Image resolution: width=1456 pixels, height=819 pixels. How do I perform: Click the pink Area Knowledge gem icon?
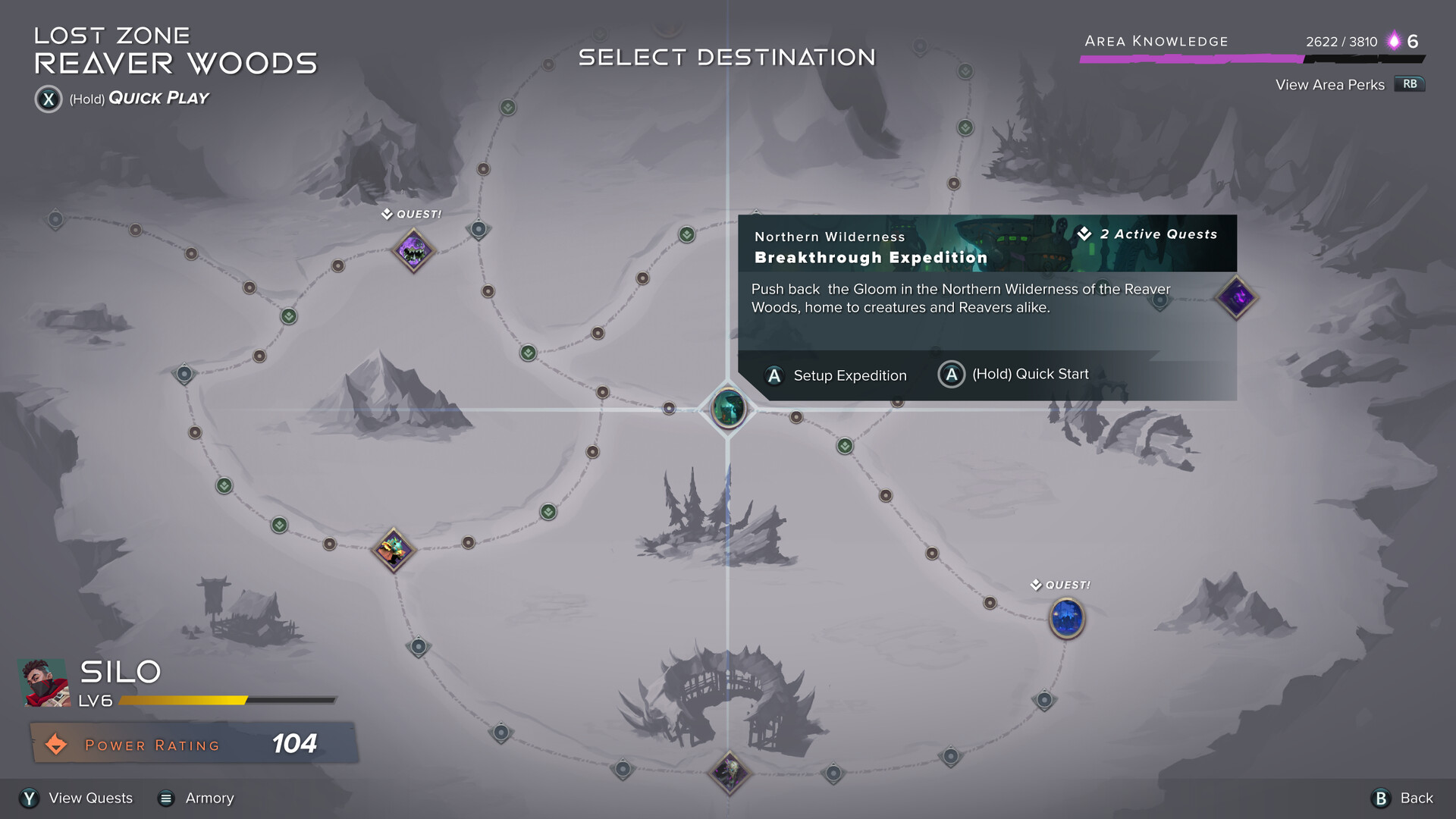pyautogui.click(x=1394, y=42)
